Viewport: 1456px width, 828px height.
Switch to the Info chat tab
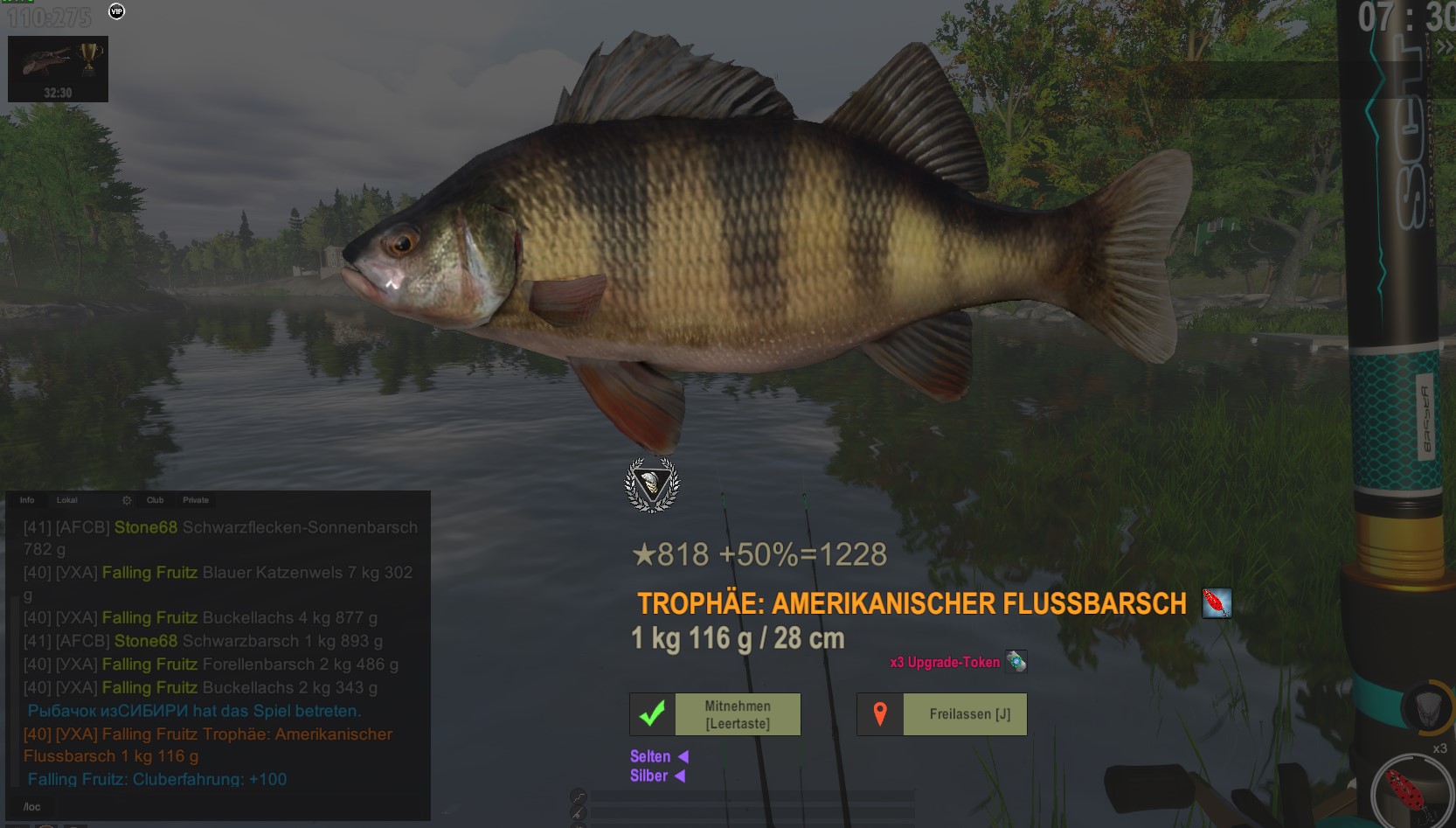pyautogui.click(x=27, y=500)
